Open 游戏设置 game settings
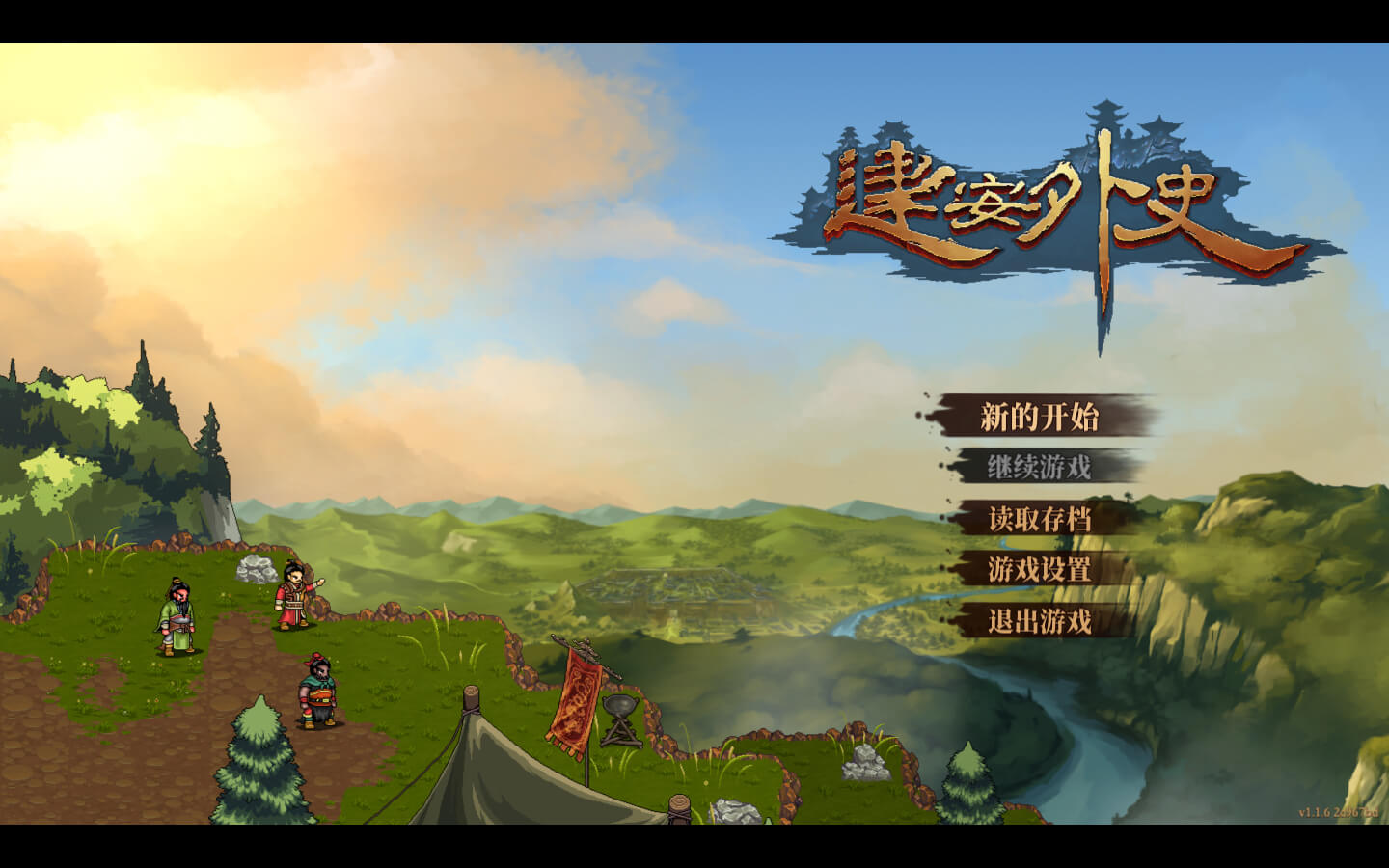Viewport: 1389px width, 868px height. (x=1039, y=569)
